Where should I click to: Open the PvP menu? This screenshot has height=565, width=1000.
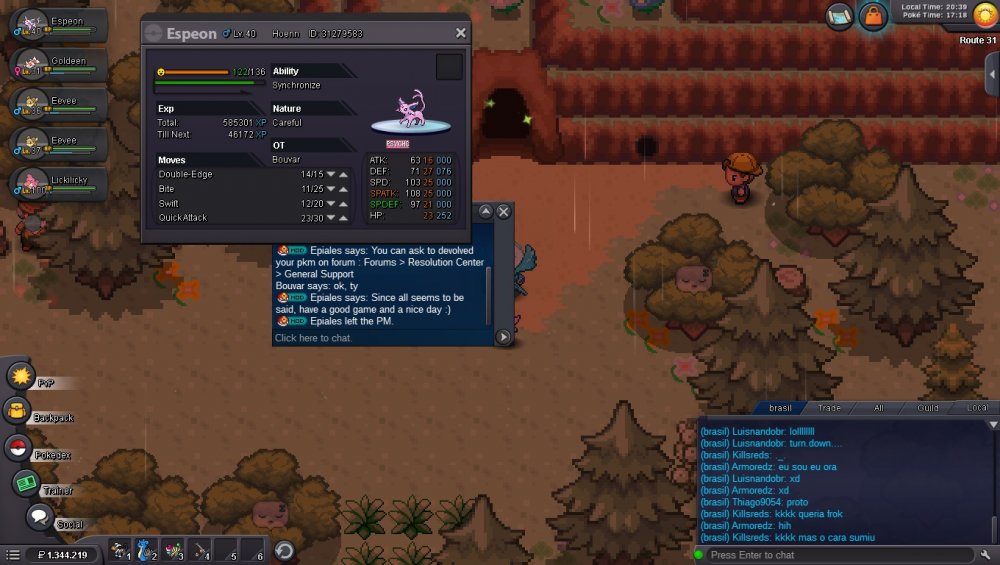coord(21,376)
